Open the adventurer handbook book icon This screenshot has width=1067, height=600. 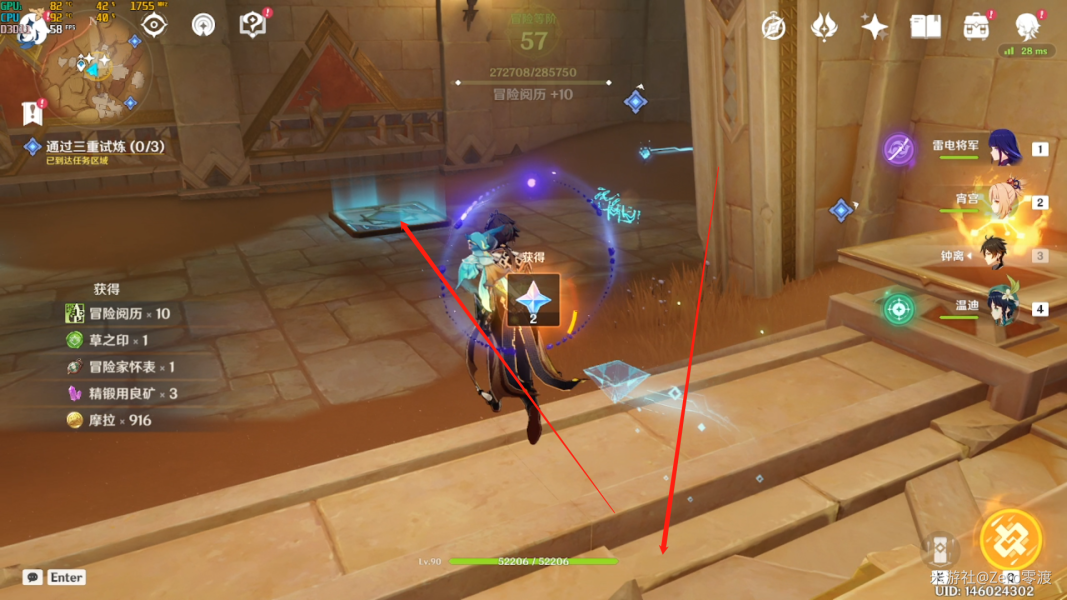(925, 27)
